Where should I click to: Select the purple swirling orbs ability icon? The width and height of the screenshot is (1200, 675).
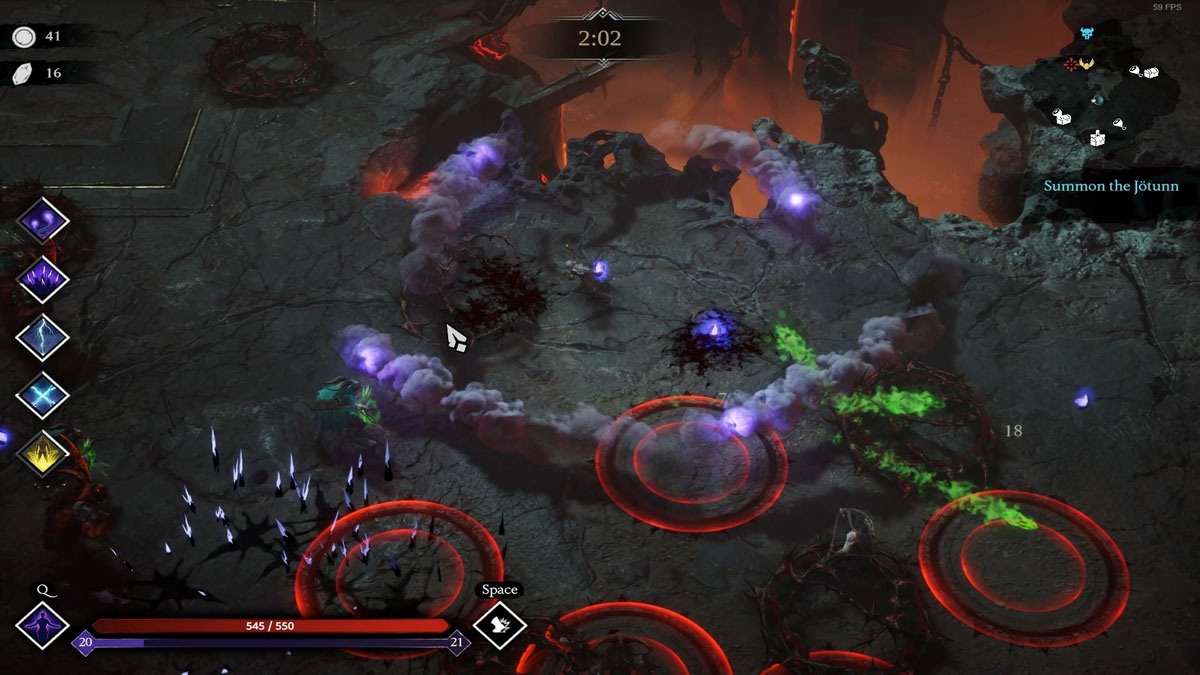click(x=43, y=220)
